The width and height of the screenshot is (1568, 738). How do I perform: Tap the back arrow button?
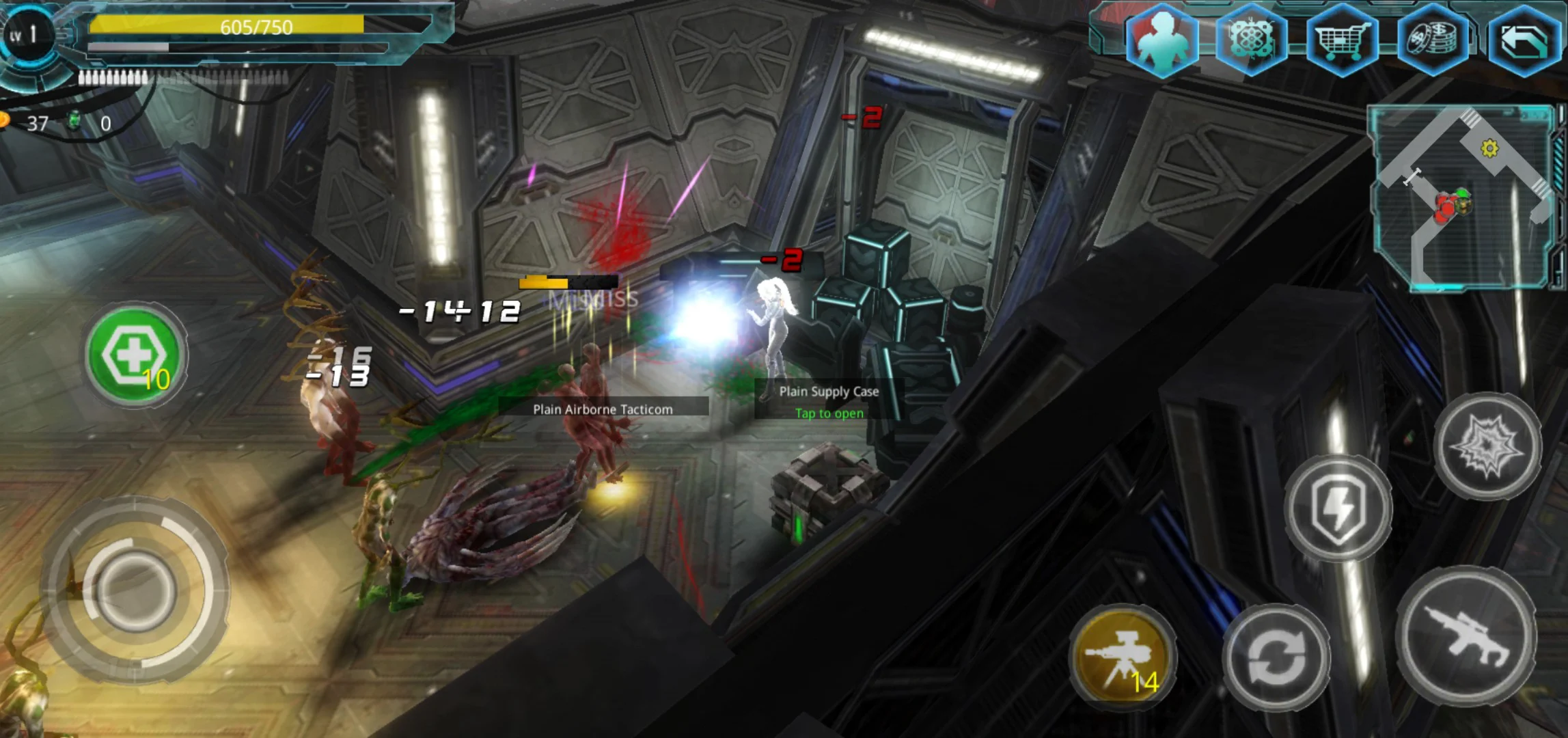1524,41
